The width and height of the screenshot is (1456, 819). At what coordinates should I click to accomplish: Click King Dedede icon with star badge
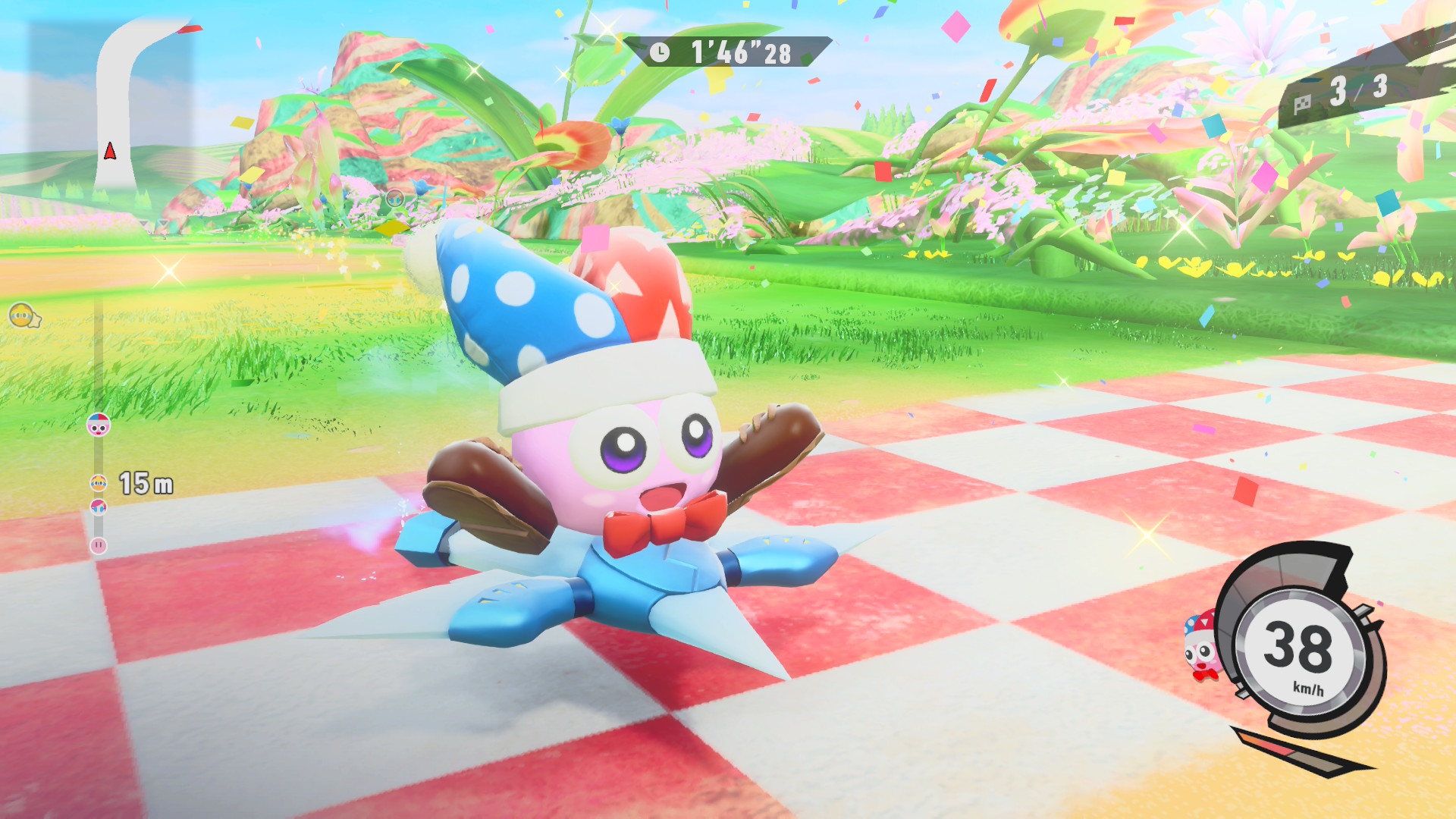(x=24, y=315)
